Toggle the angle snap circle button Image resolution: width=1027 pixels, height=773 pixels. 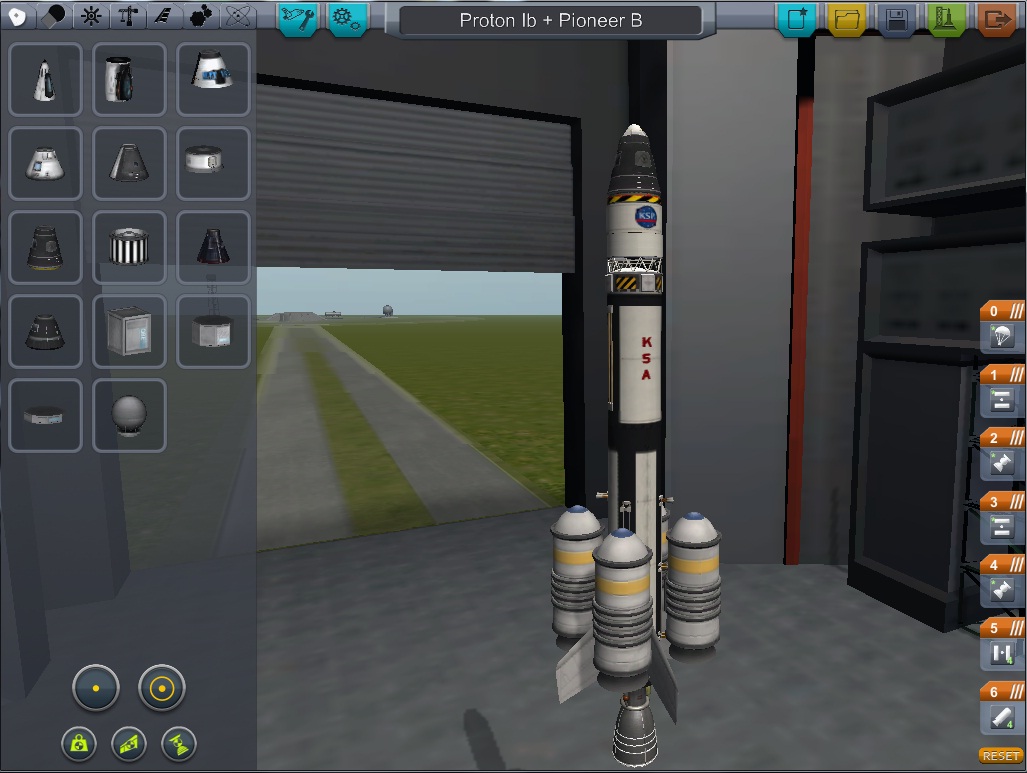coord(162,689)
